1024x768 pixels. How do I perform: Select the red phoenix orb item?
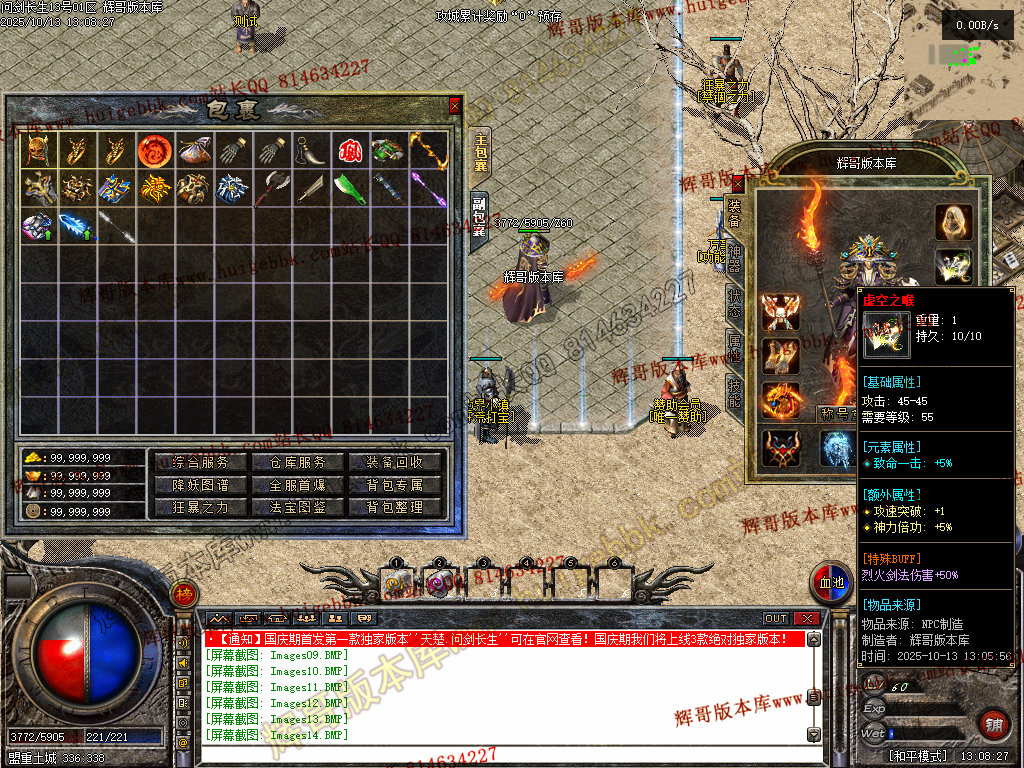click(154, 150)
